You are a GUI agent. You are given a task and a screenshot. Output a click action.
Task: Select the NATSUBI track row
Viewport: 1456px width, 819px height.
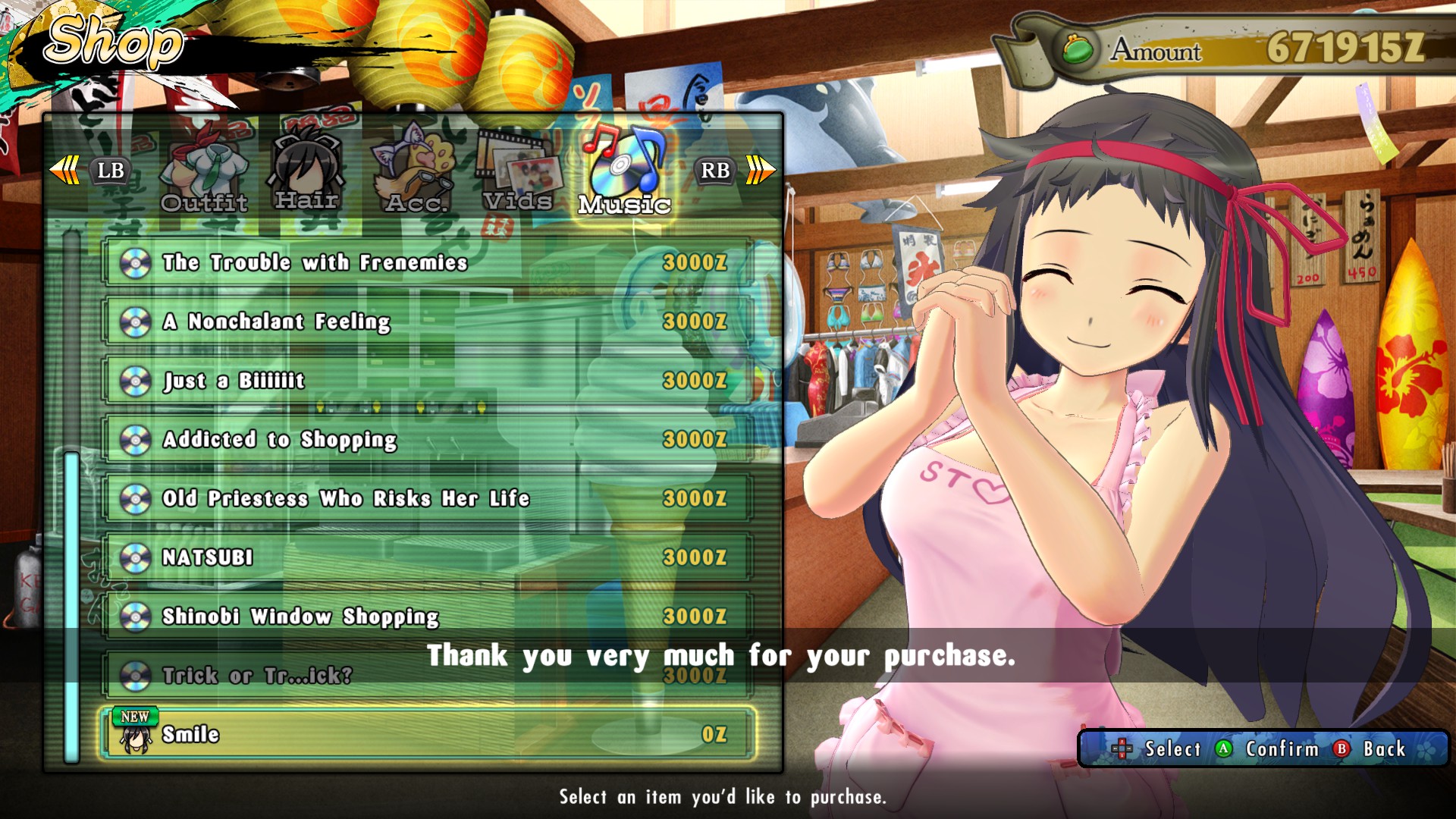[x=428, y=557]
